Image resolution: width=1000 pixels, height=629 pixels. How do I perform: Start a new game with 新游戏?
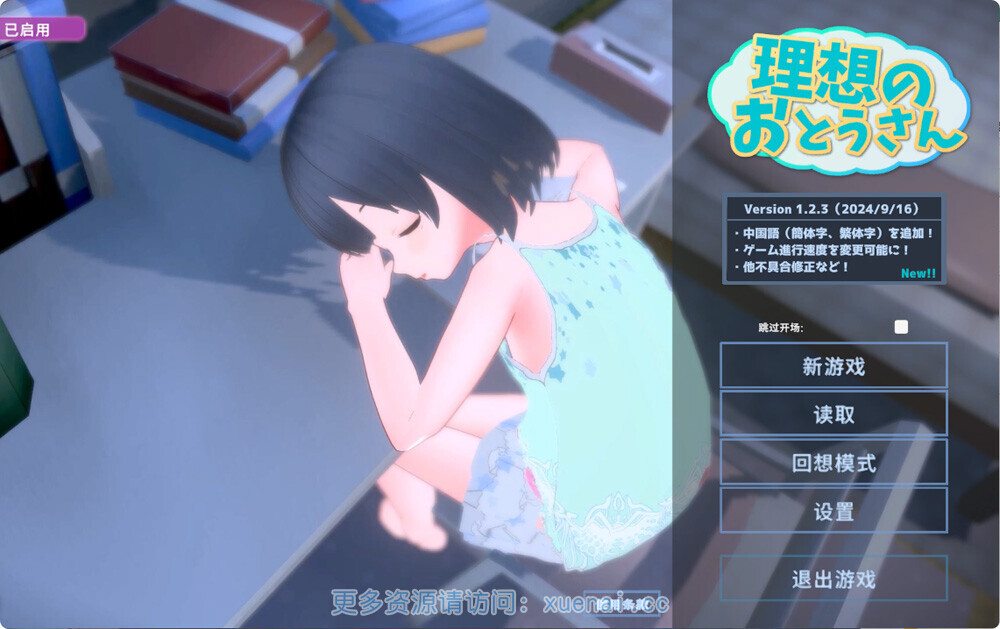pyautogui.click(x=833, y=366)
